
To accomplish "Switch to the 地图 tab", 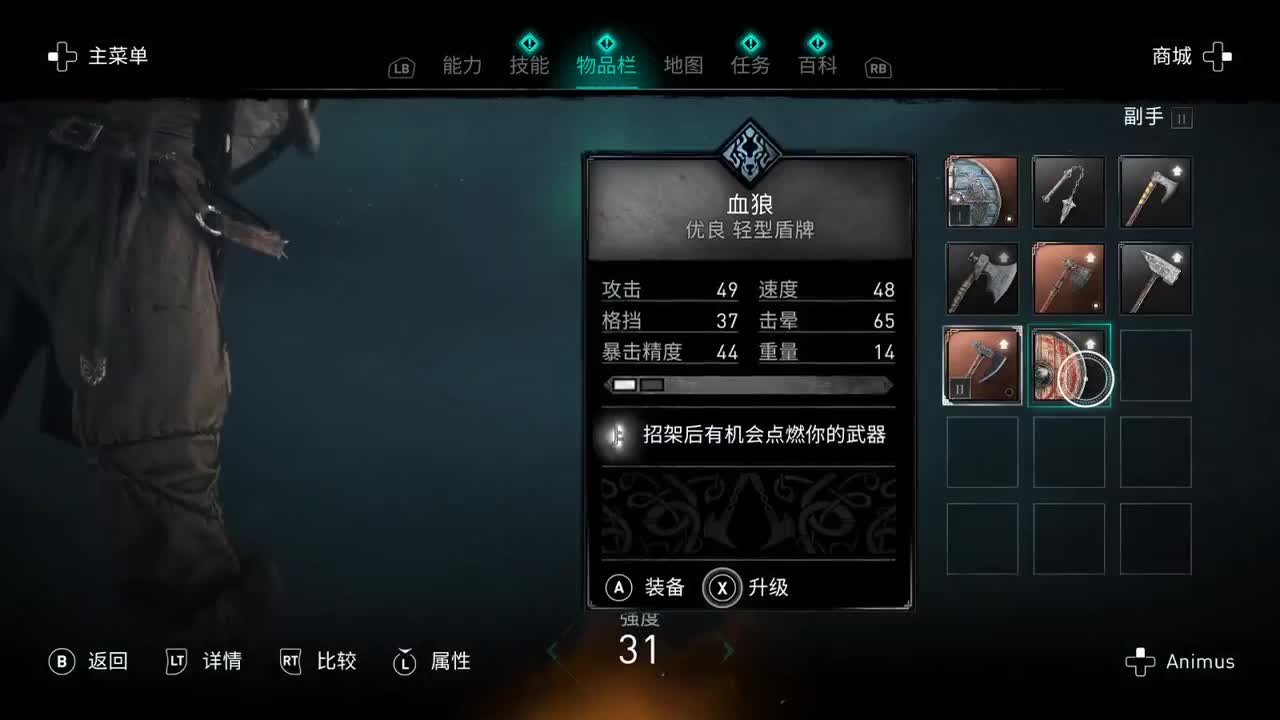I will click(x=683, y=62).
